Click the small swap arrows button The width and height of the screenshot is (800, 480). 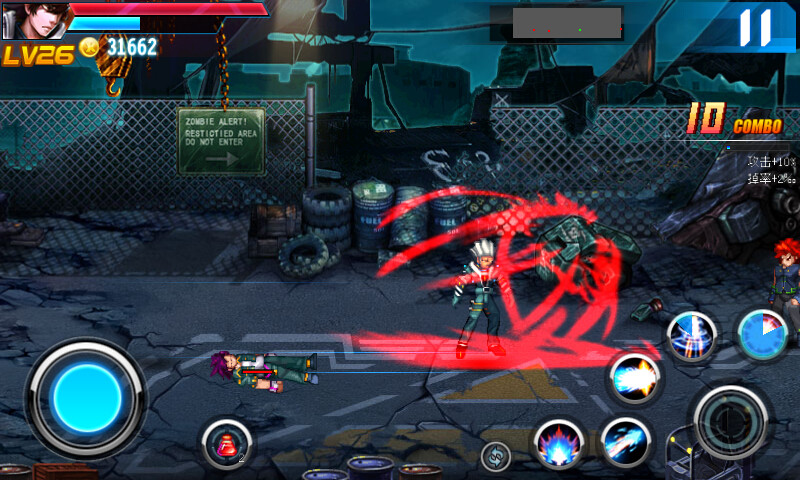click(495, 457)
